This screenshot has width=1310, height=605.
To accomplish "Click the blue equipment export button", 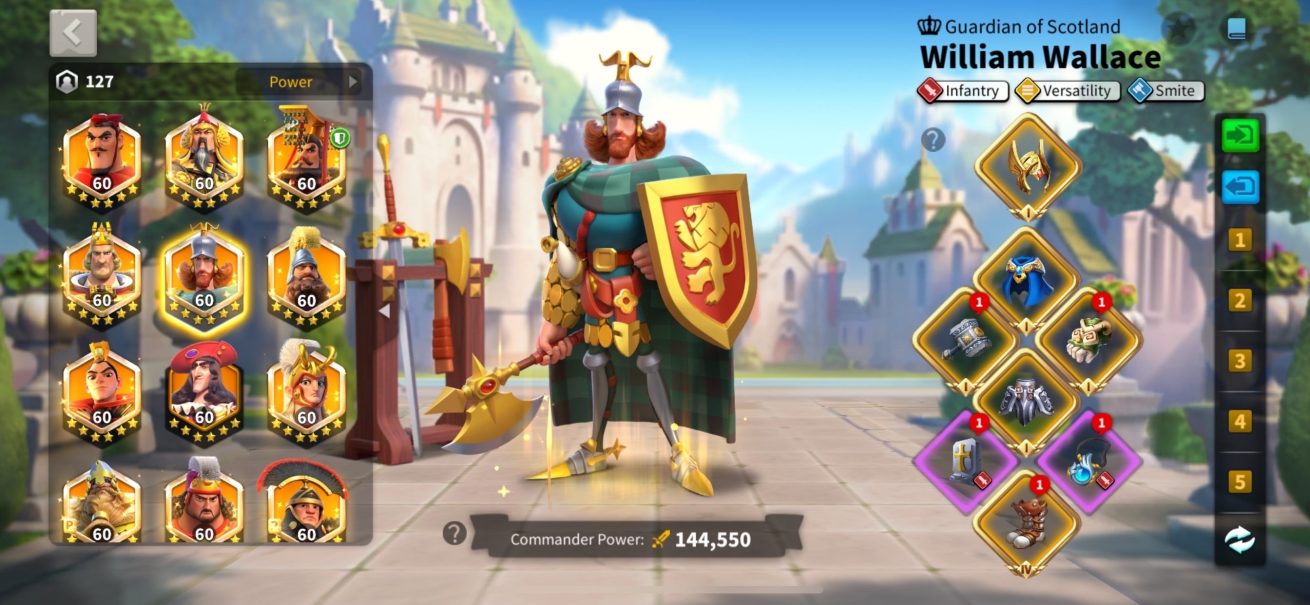I will click(1240, 187).
